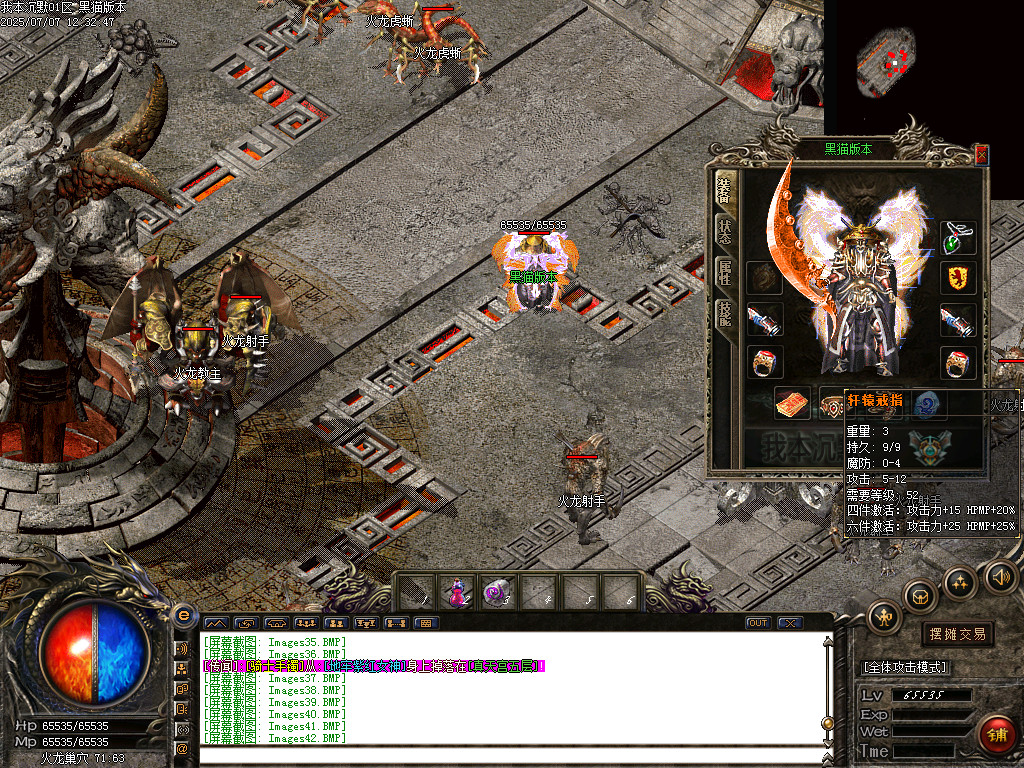Click the 摆摊交易 stall trade button
Viewport: 1024px width, 768px height.
pos(957,634)
